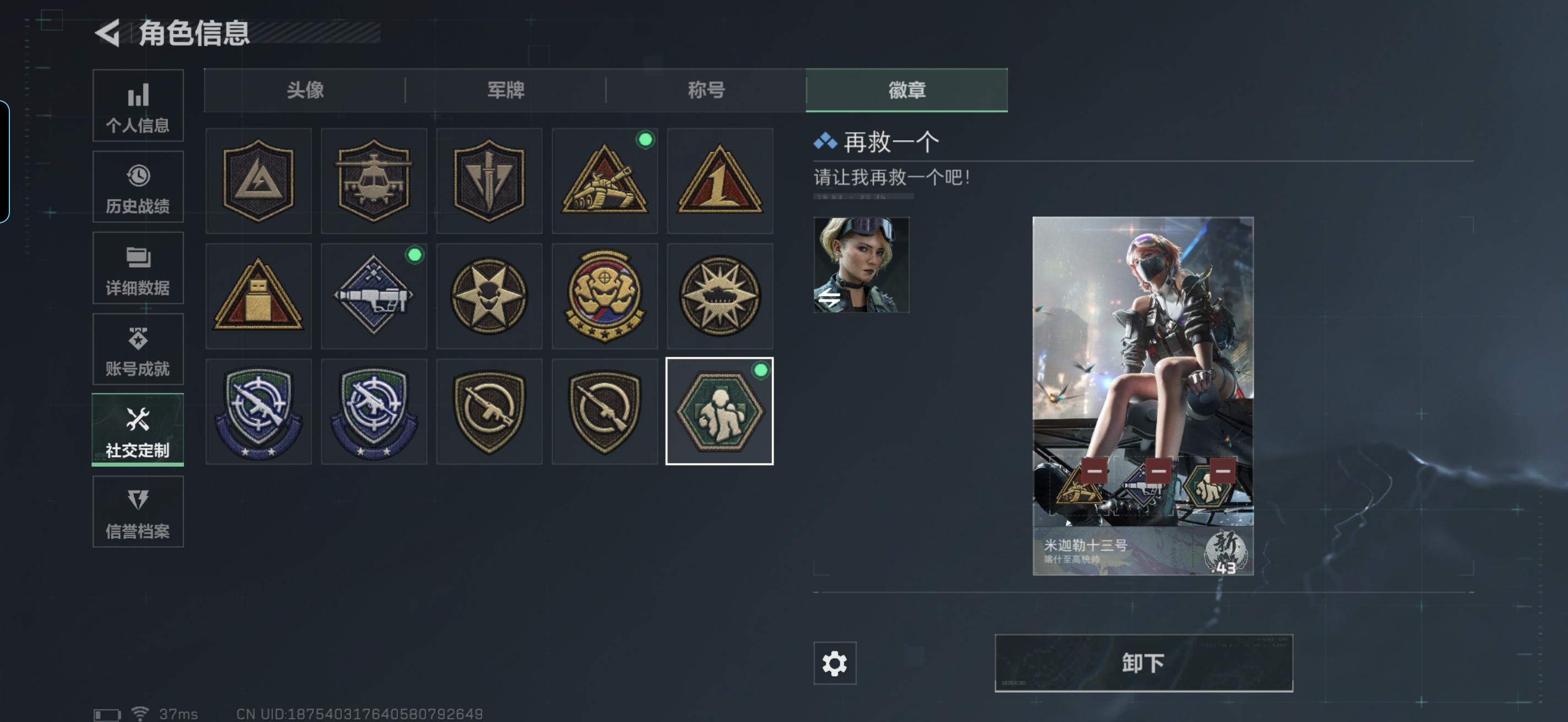Remove the middle badge on the card
Viewport: 1568px width, 722px height.
pos(1158,472)
